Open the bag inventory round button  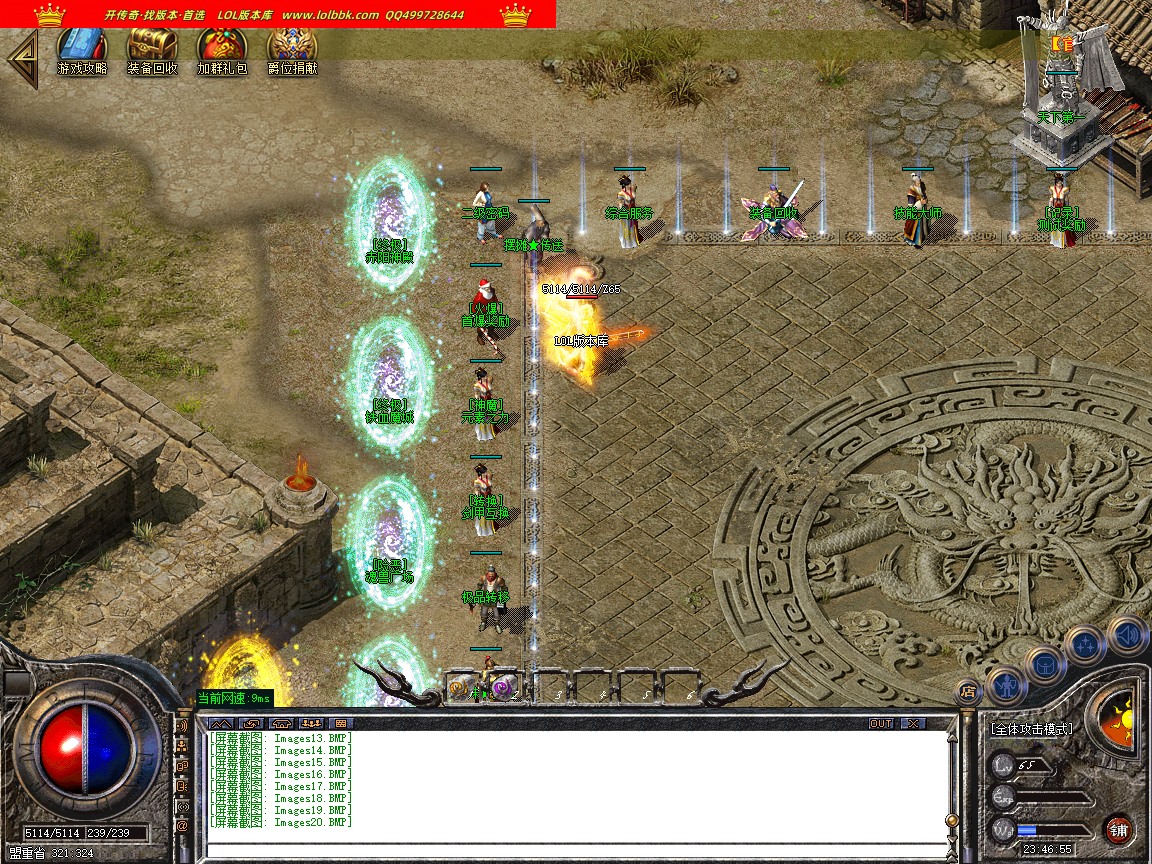[1046, 662]
